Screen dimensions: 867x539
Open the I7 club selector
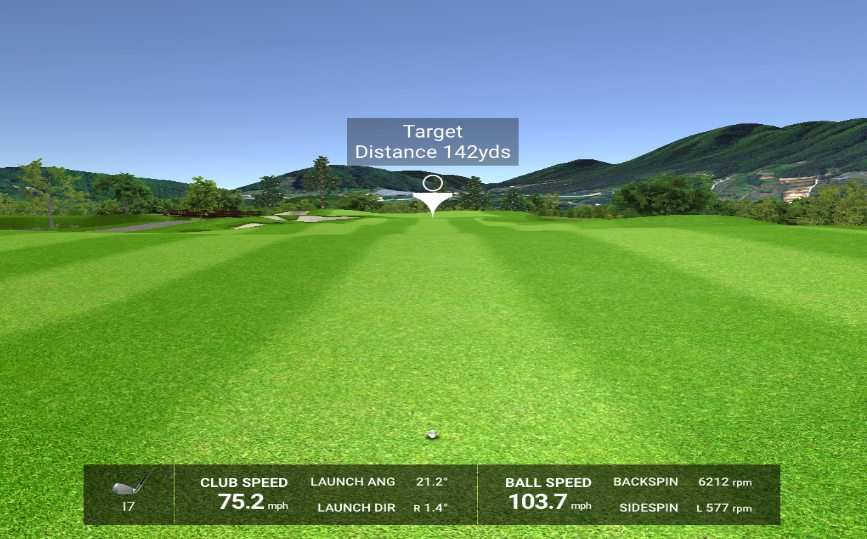128,494
